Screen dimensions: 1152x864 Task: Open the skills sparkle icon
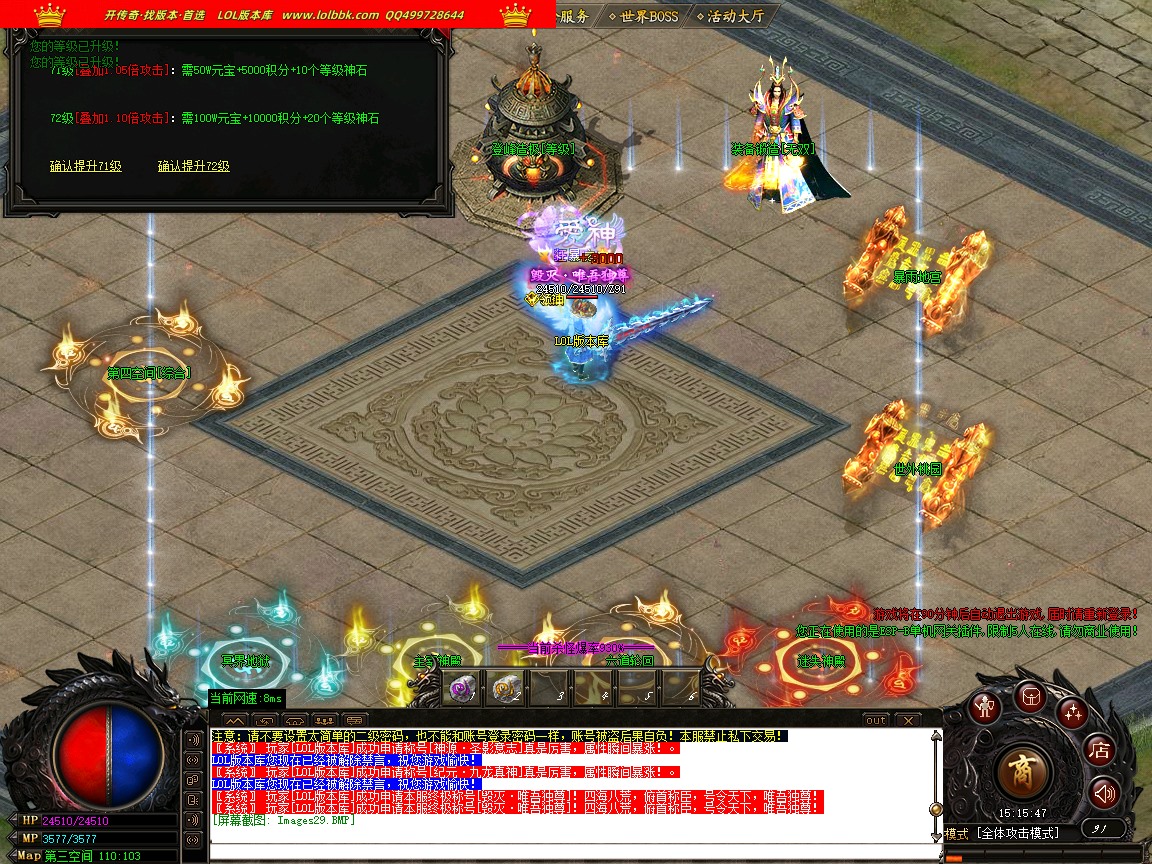pyautogui.click(x=1073, y=712)
